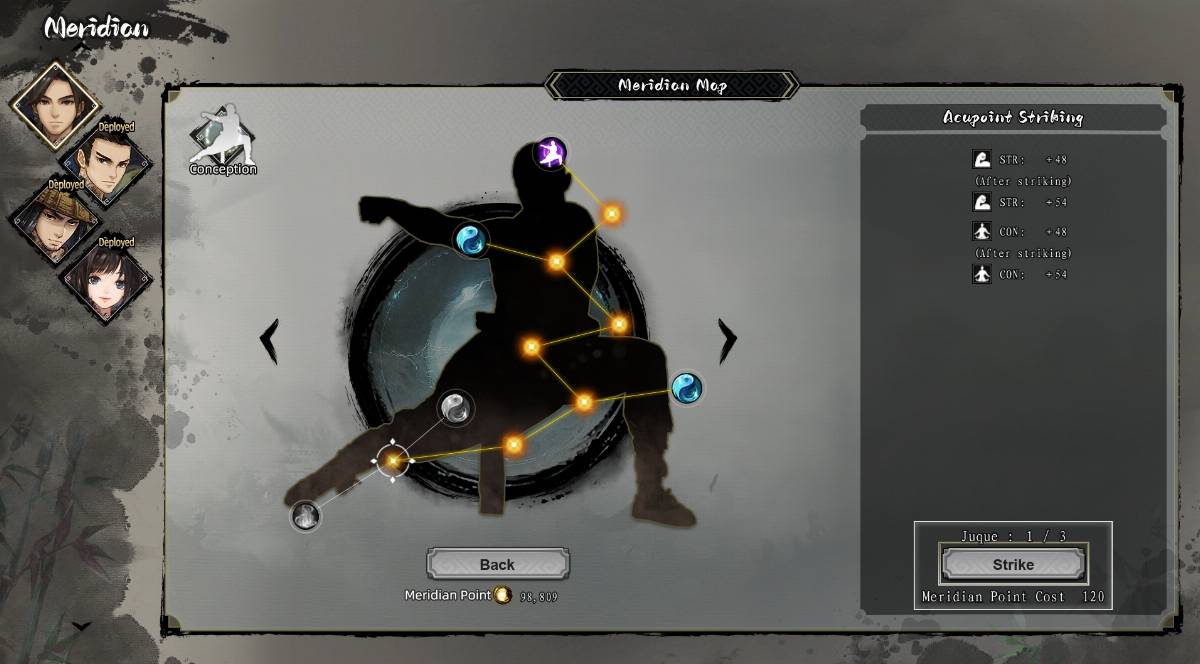Show the next meridian with right arrow
This screenshot has width=1200, height=664.
pyautogui.click(x=727, y=341)
